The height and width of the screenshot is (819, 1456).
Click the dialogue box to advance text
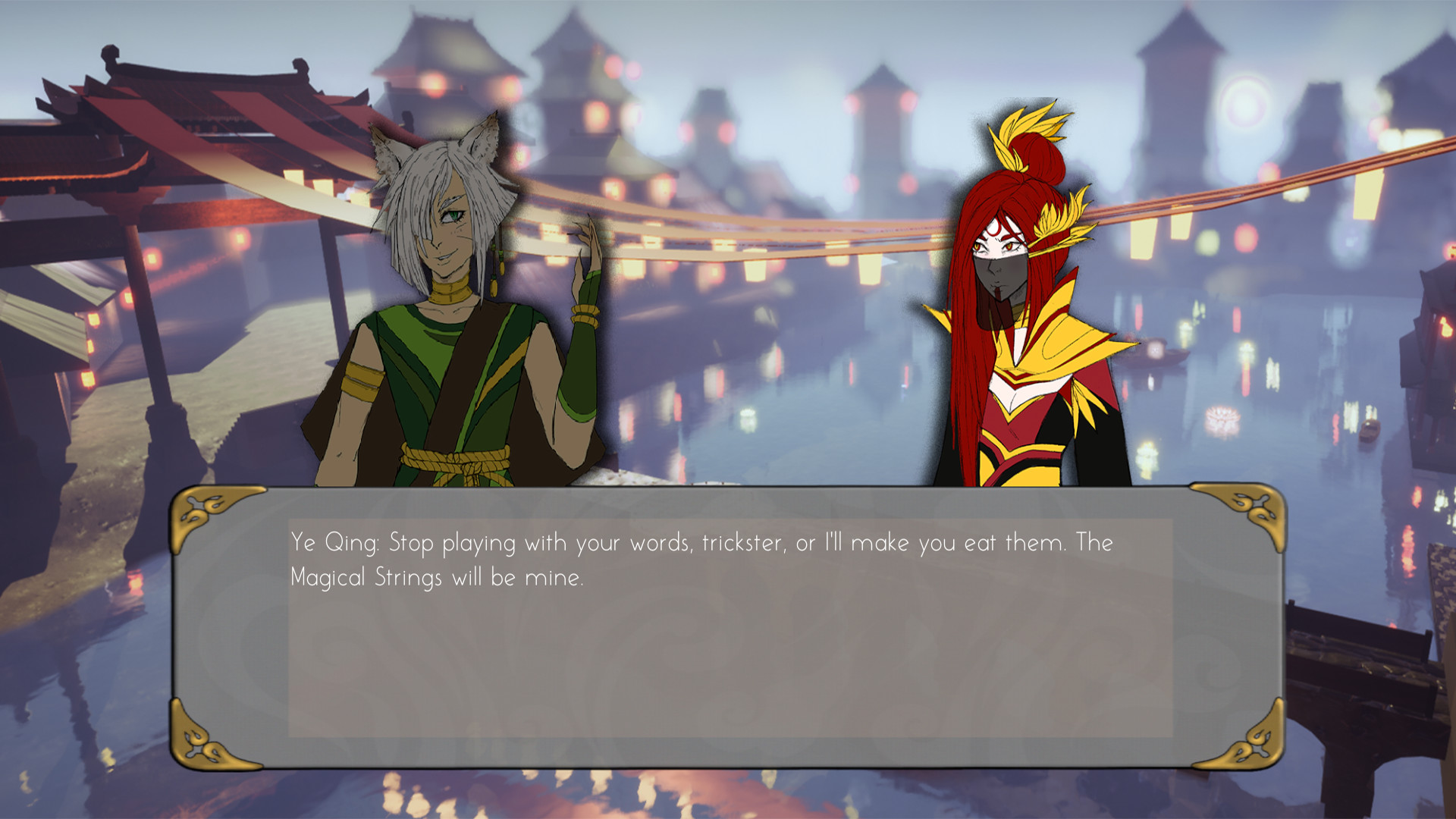click(x=728, y=622)
